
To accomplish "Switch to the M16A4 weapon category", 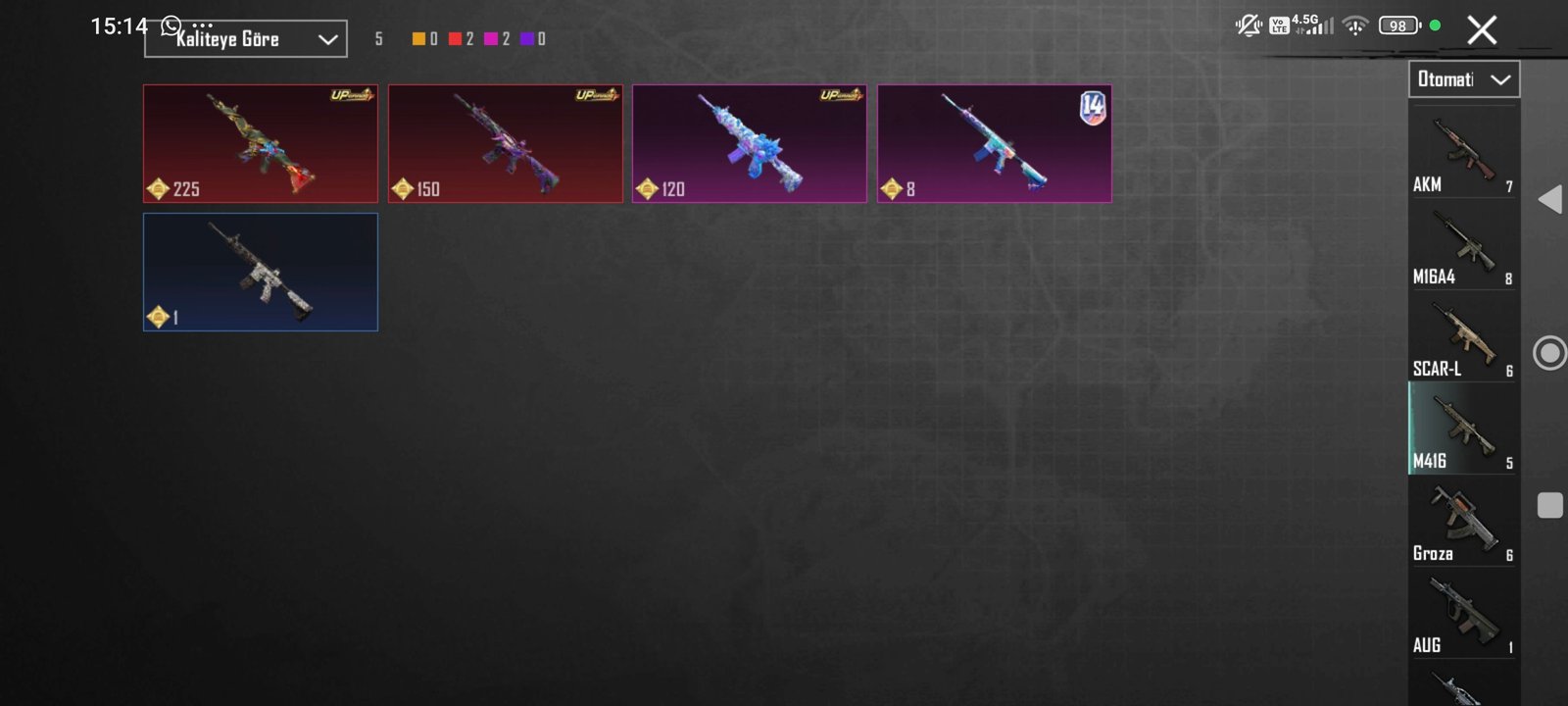I will (1463, 246).
